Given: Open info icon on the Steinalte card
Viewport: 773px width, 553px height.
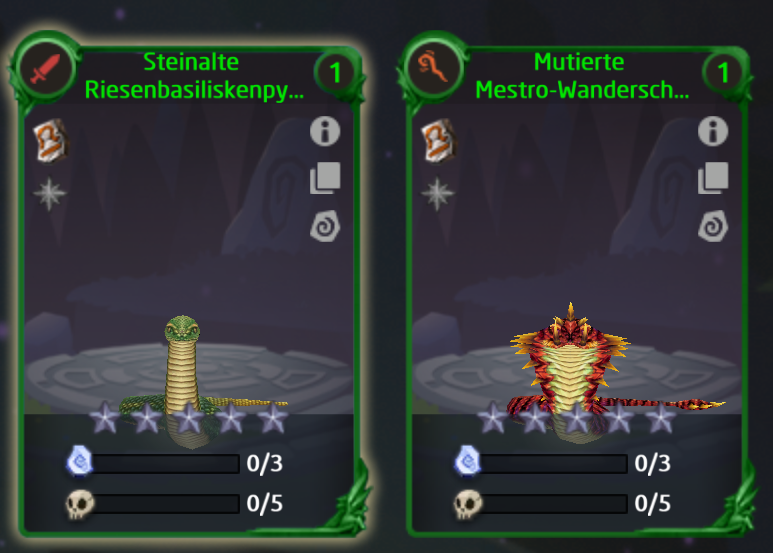Looking at the screenshot, I should [x=325, y=131].
